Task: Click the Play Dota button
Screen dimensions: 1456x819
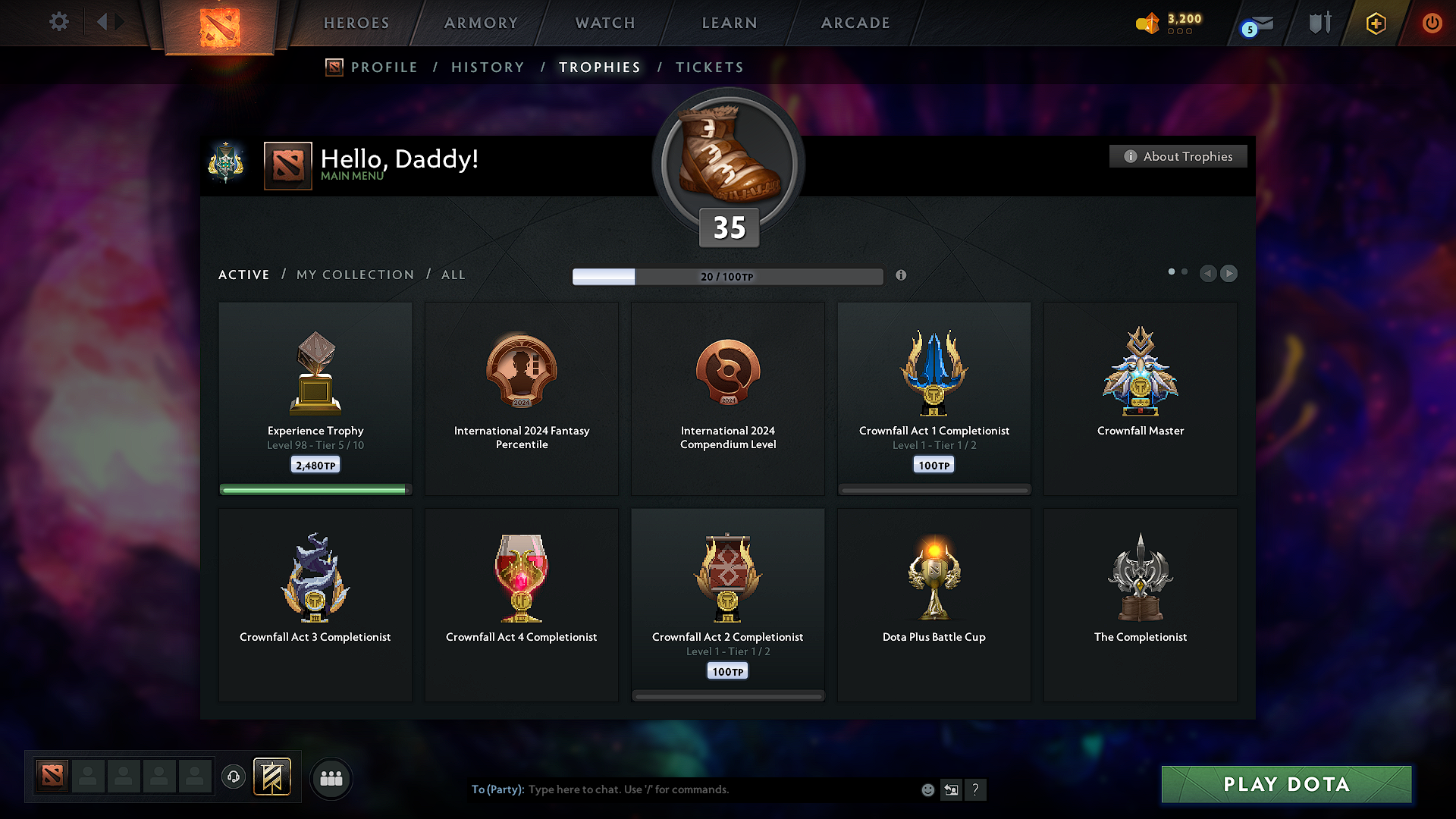Action: tap(1286, 784)
